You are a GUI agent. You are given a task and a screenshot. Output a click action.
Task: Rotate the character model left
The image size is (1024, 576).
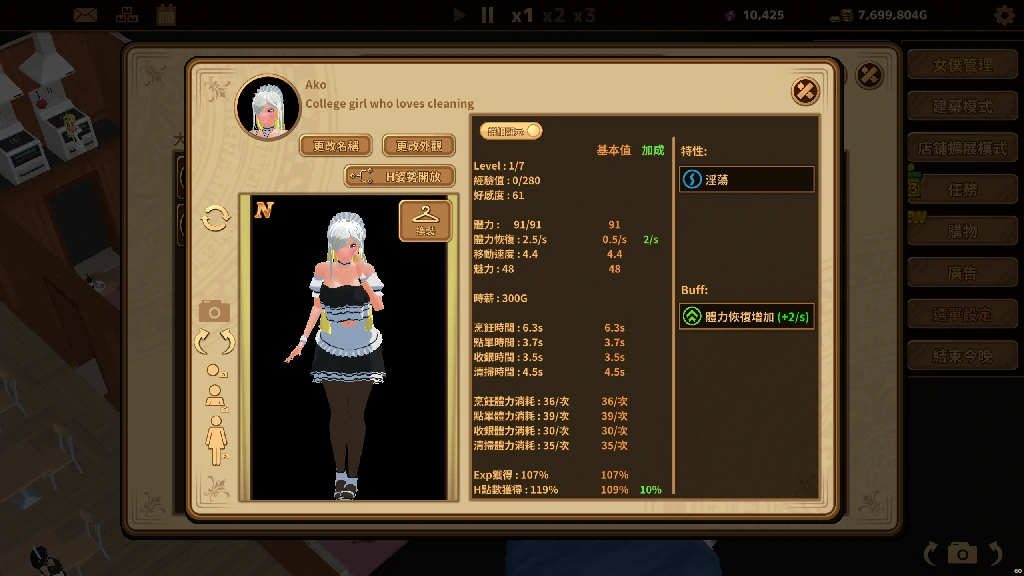click(201, 342)
